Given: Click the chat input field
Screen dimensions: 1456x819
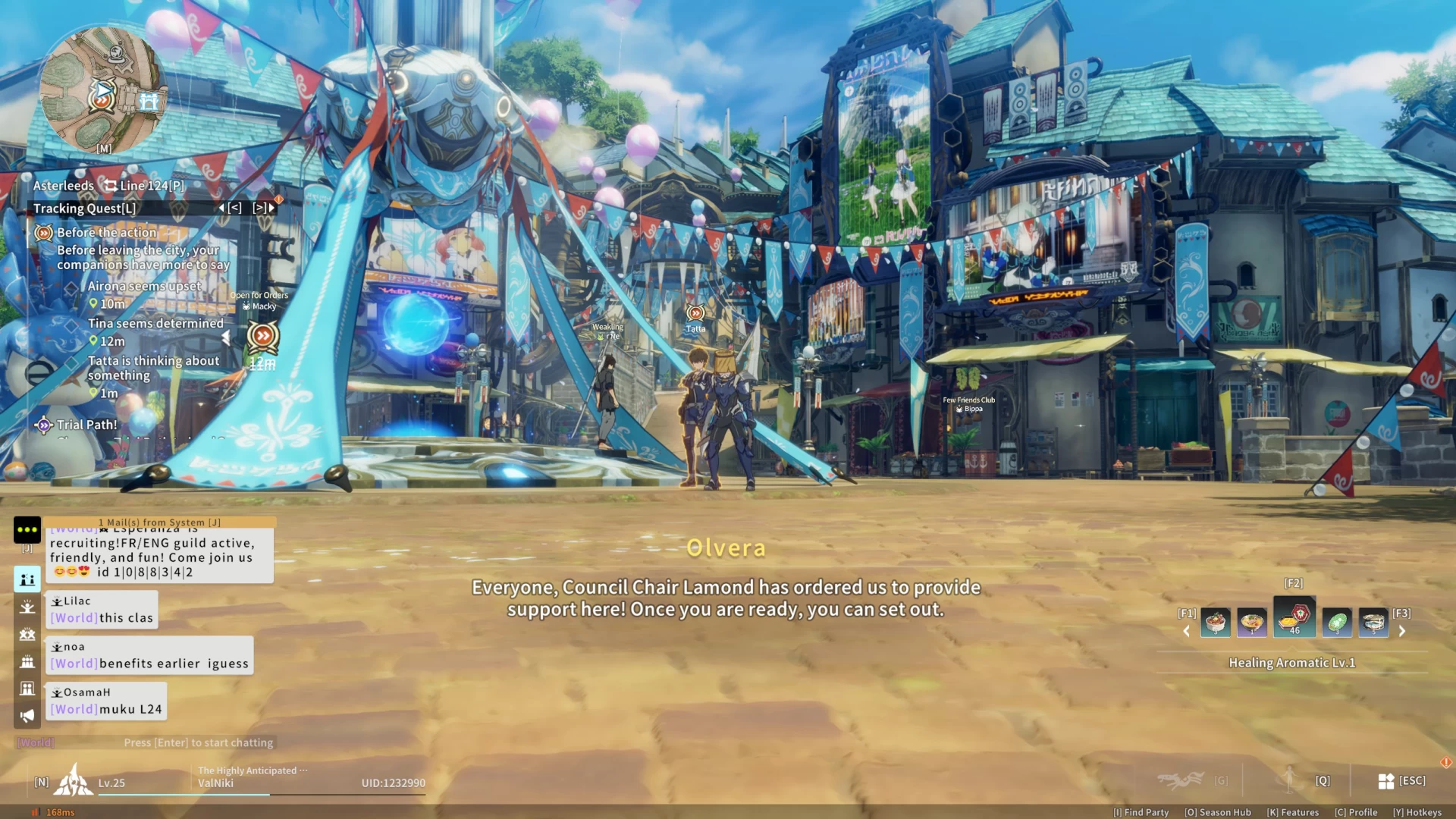Looking at the screenshot, I should coord(198,742).
